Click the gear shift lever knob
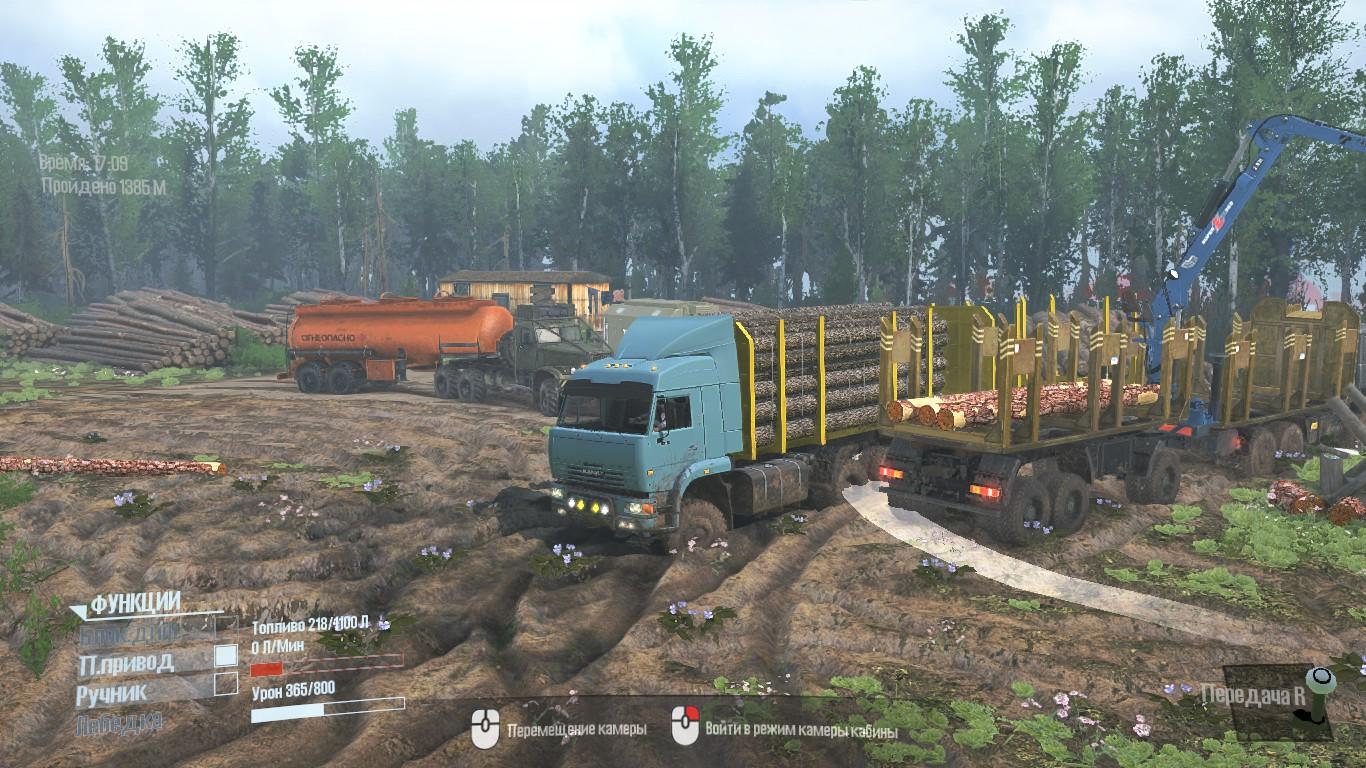This screenshot has width=1366, height=768. [1322, 680]
